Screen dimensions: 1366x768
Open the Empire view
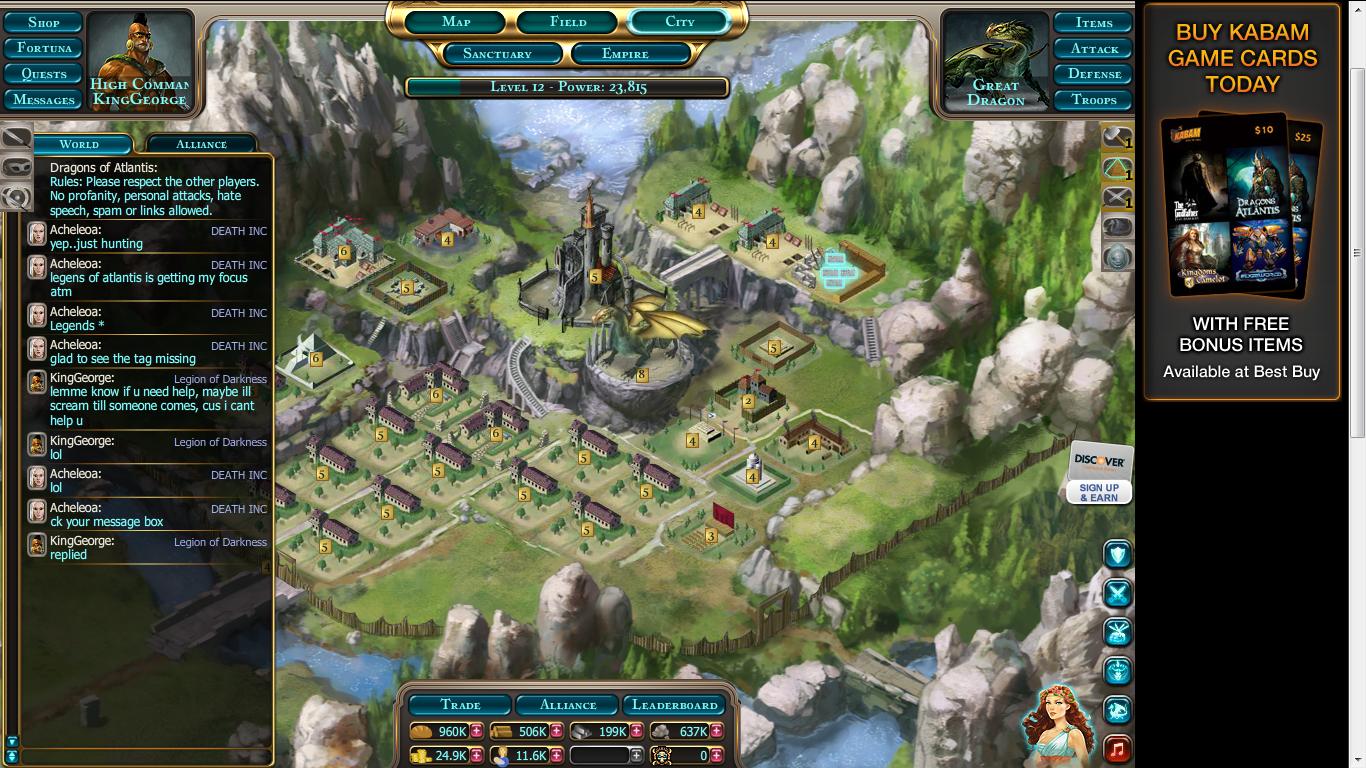625,54
